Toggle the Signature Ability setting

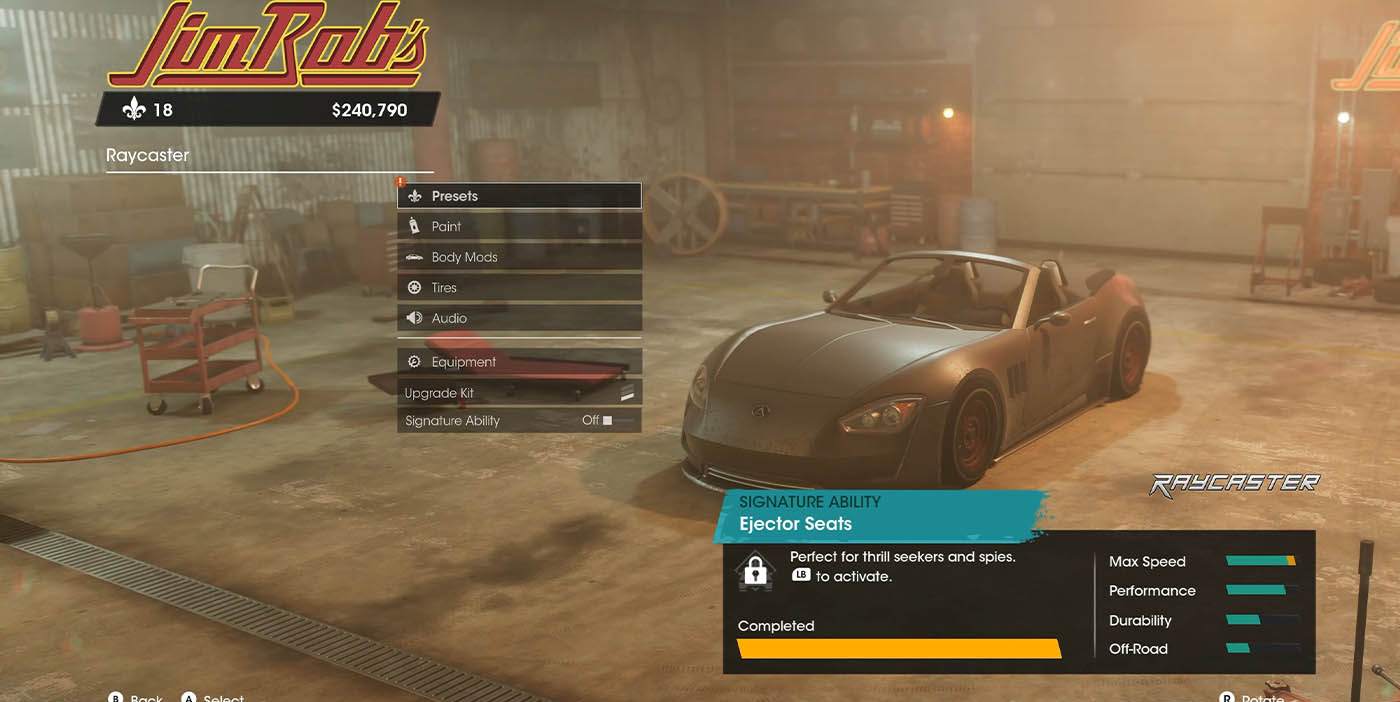(519, 421)
